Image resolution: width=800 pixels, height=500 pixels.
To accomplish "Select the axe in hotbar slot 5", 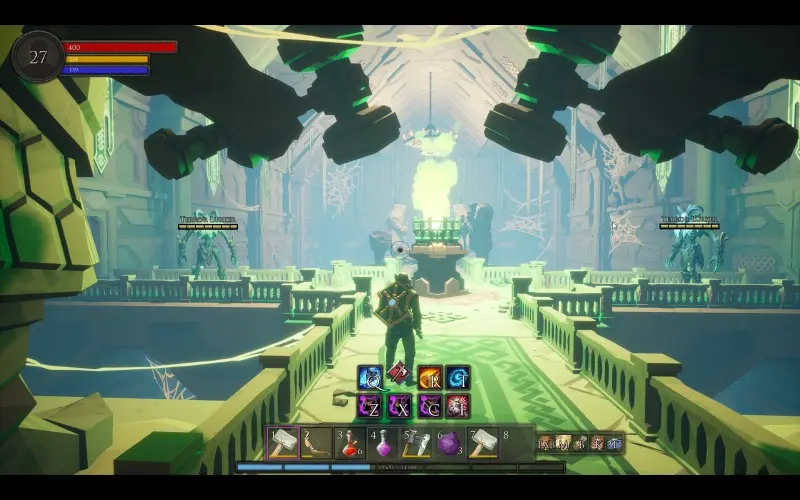I will pos(417,442).
